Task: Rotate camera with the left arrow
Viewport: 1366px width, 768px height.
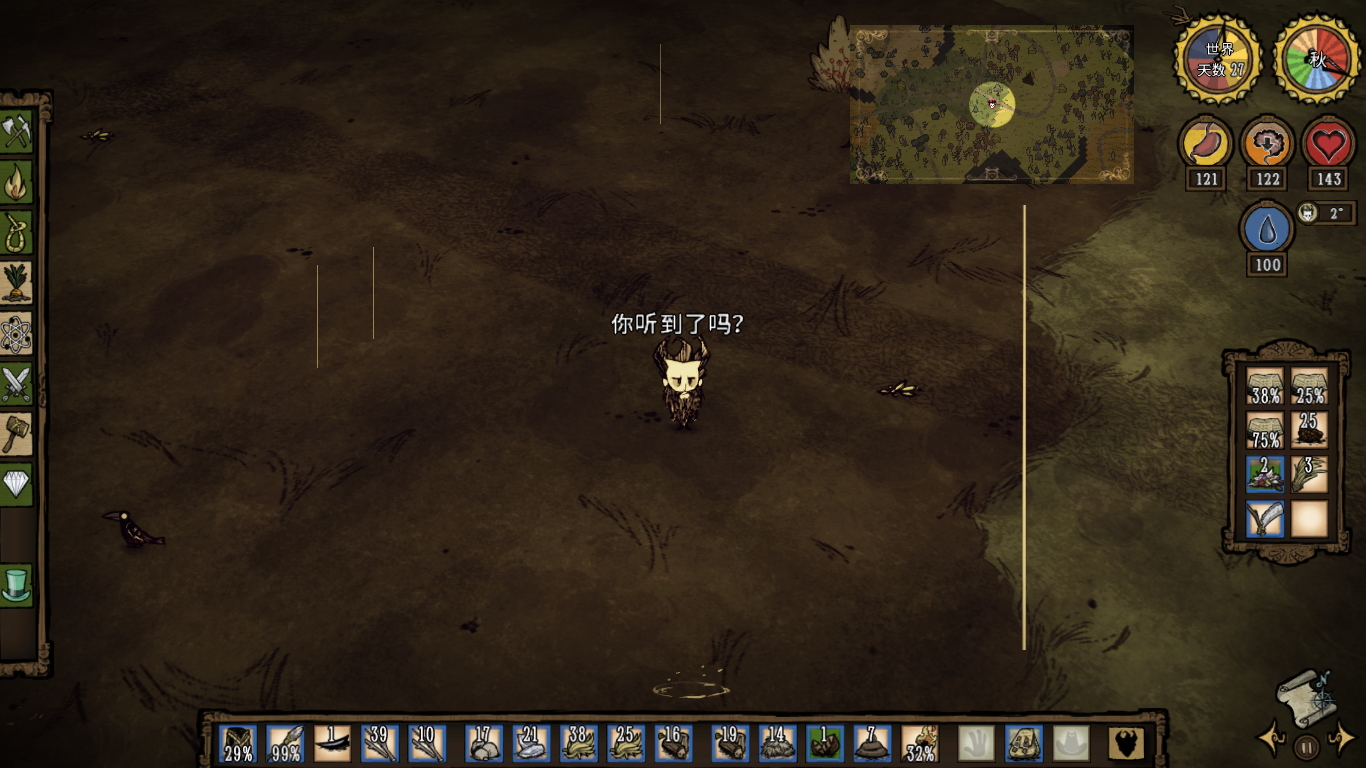Action: [x=1271, y=740]
